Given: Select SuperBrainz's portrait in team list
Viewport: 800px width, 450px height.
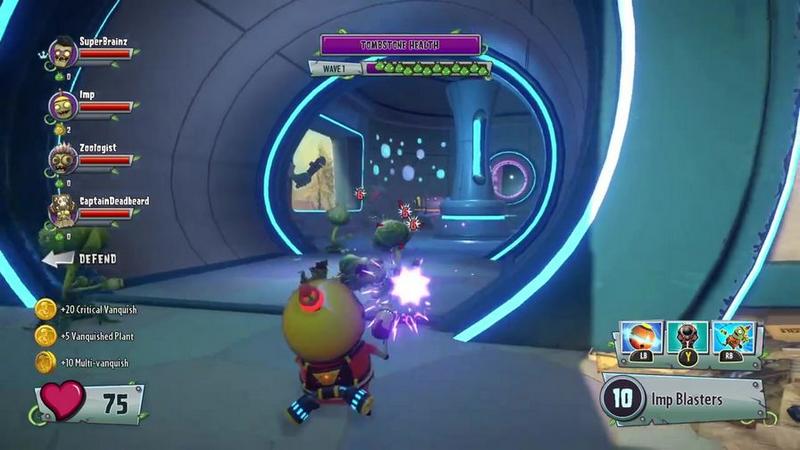Looking at the screenshot, I should click(x=63, y=51).
